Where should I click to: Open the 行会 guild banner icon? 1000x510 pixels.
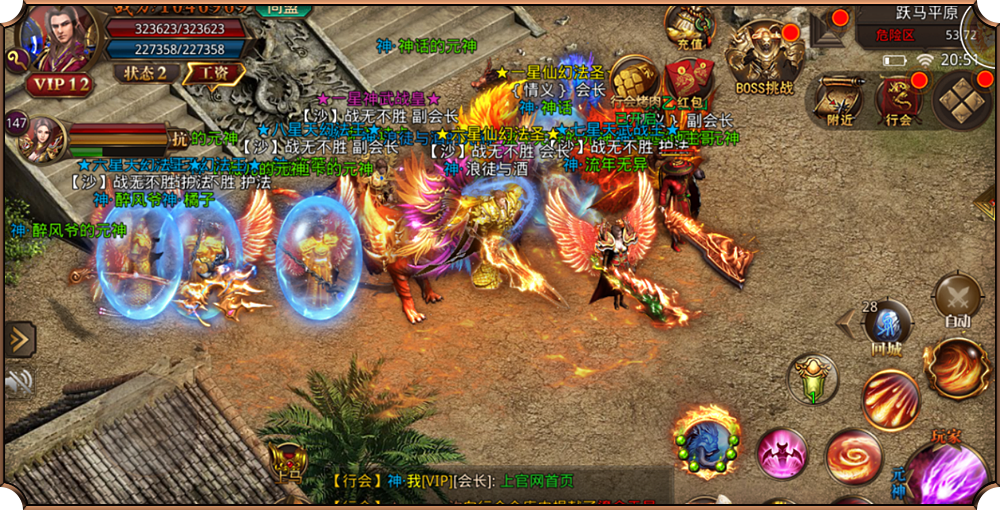point(899,100)
